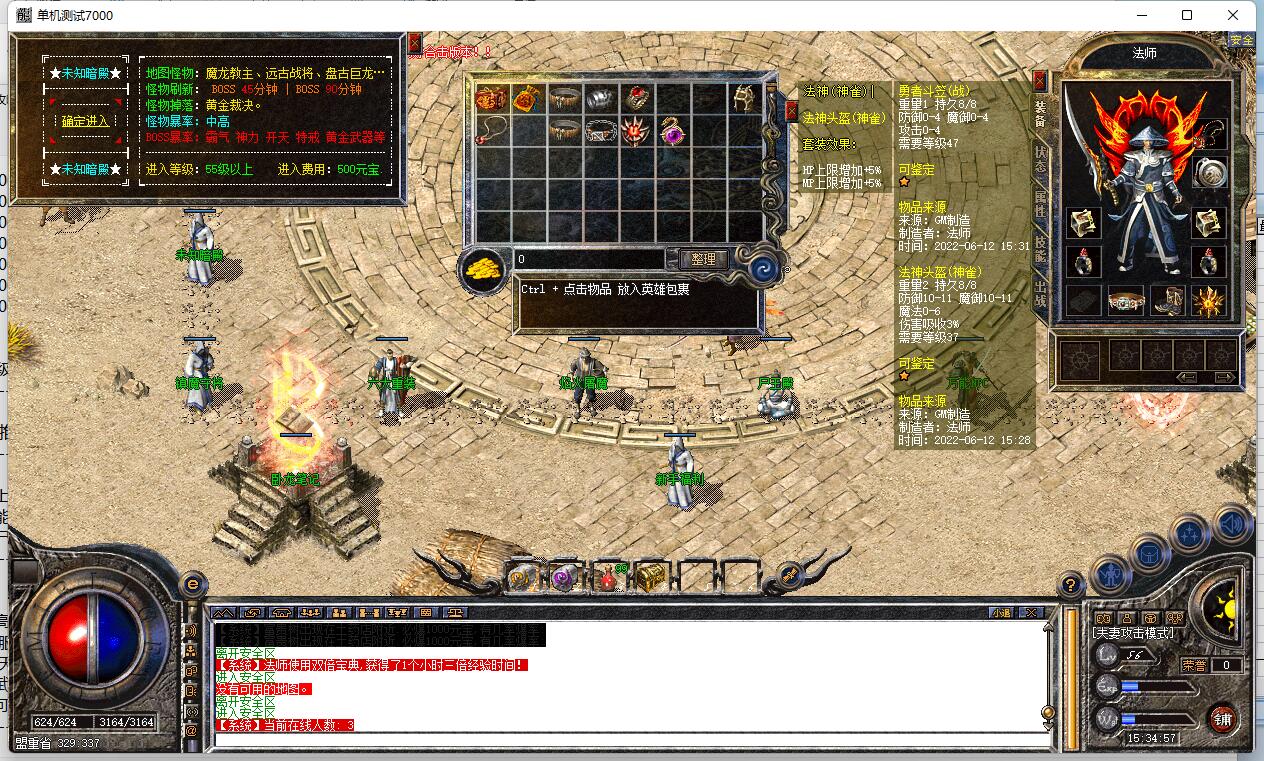Use the red potion in the quickbar
The width and height of the screenshot is (1264, 761).
[607, 577]
